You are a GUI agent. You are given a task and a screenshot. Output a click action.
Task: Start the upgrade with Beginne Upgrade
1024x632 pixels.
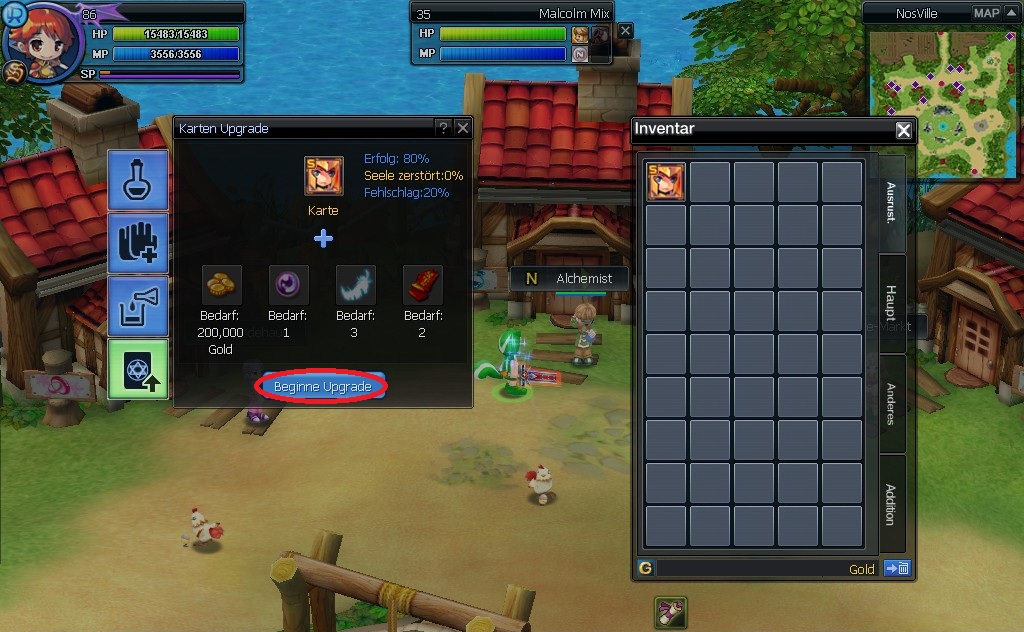(x=322, y=386)
